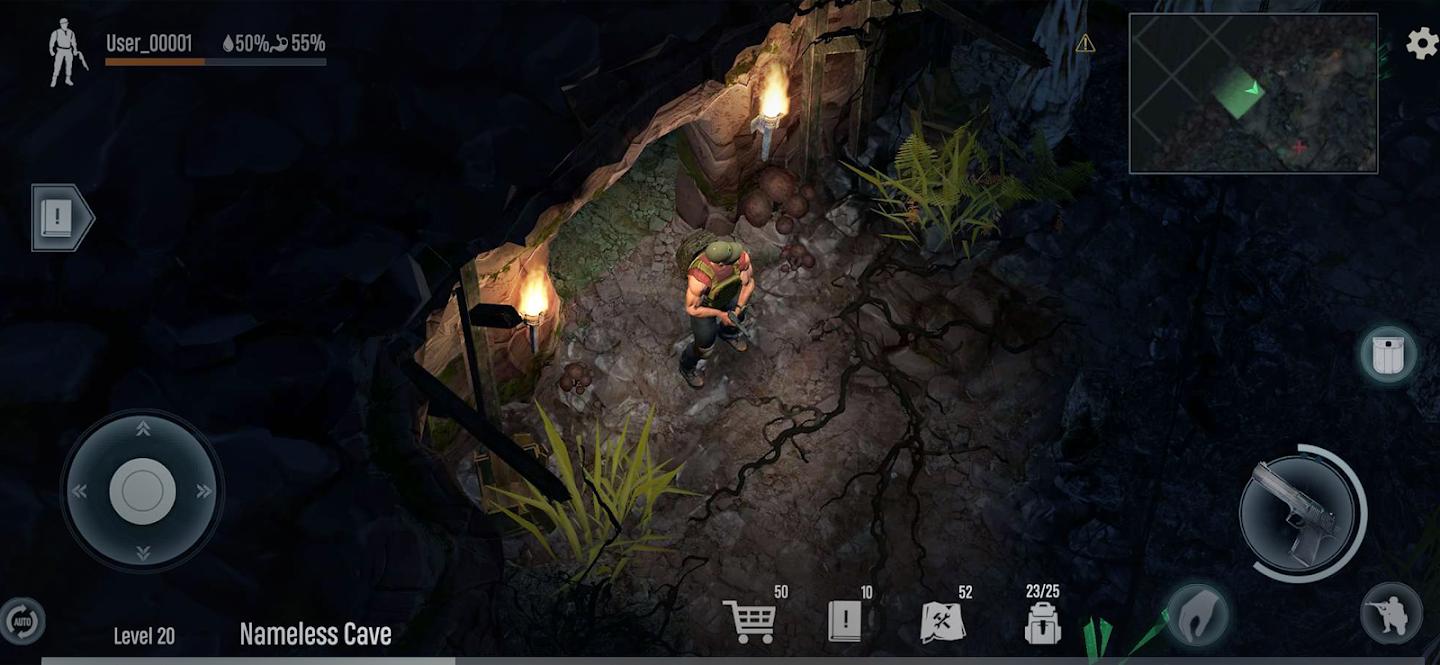This screenshot has width=1440, height=665.
Task: Tap the joystick's right arrow
Action: point(205,491)
